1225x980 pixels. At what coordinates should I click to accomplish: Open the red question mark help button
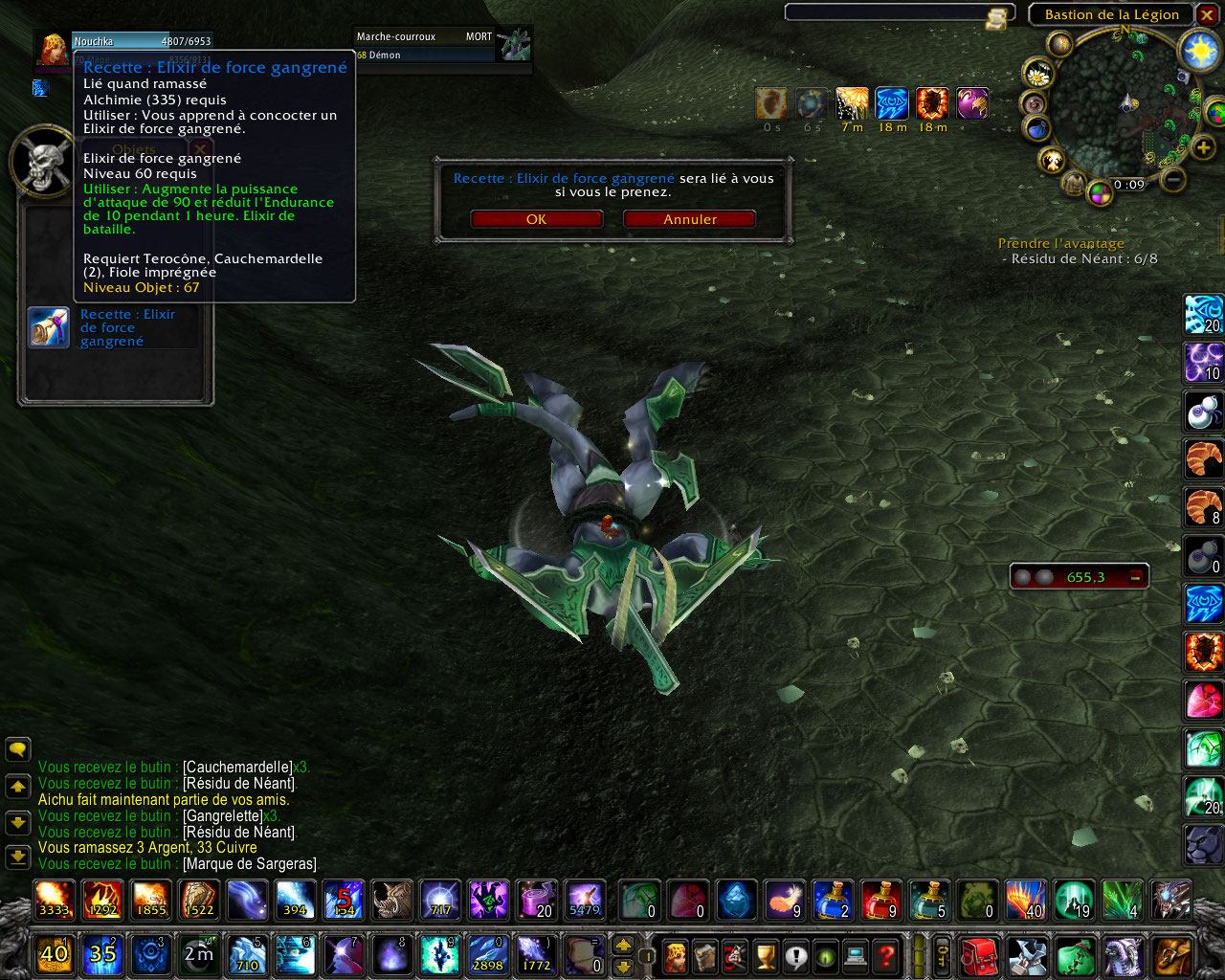(x=887, y=955)
